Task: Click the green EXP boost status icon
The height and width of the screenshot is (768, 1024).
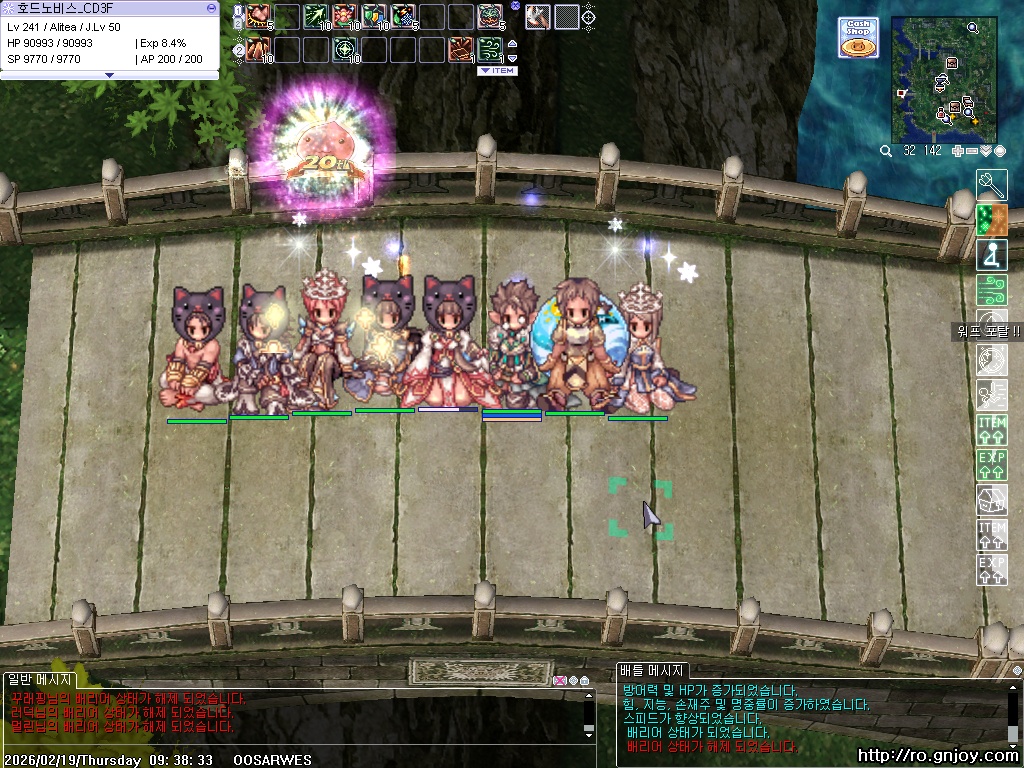Action: pyautogui.click(x=991, y=465)
